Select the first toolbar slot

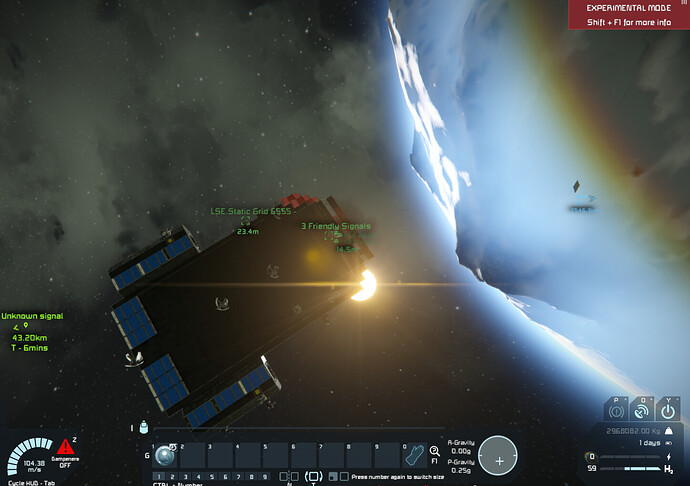(164, 456)
